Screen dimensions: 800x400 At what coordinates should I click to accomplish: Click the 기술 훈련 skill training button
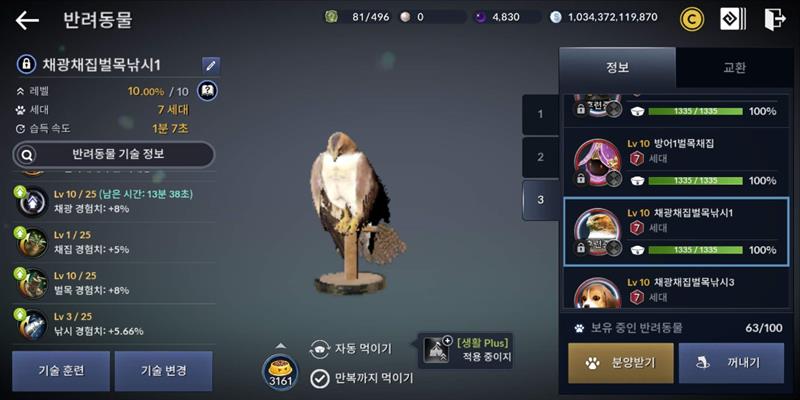click(x=59, y=370)
